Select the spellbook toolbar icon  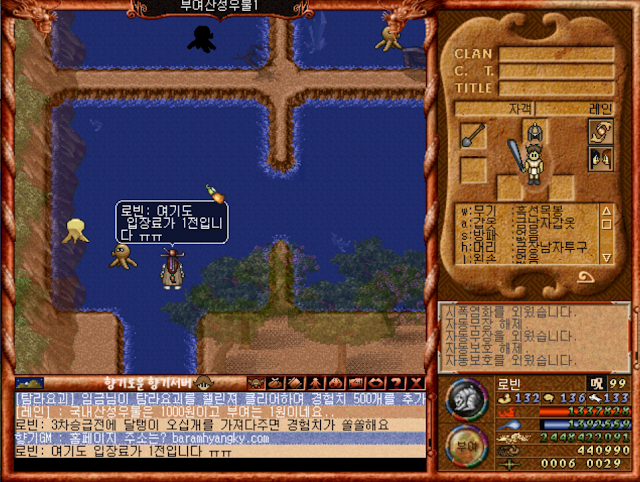(x=295, y=382)
